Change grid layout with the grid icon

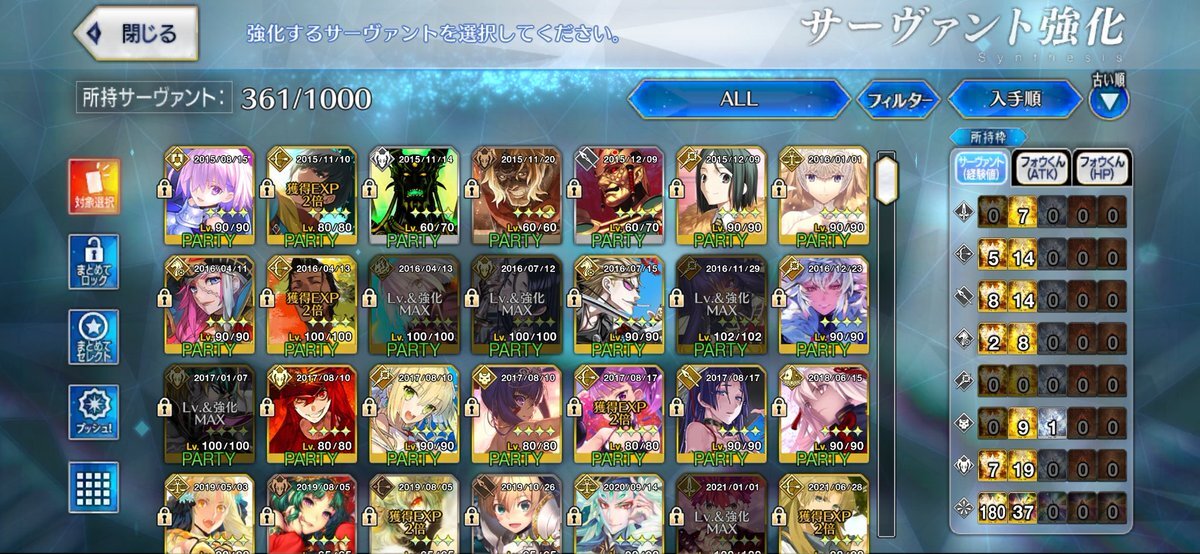click(95, 487)
